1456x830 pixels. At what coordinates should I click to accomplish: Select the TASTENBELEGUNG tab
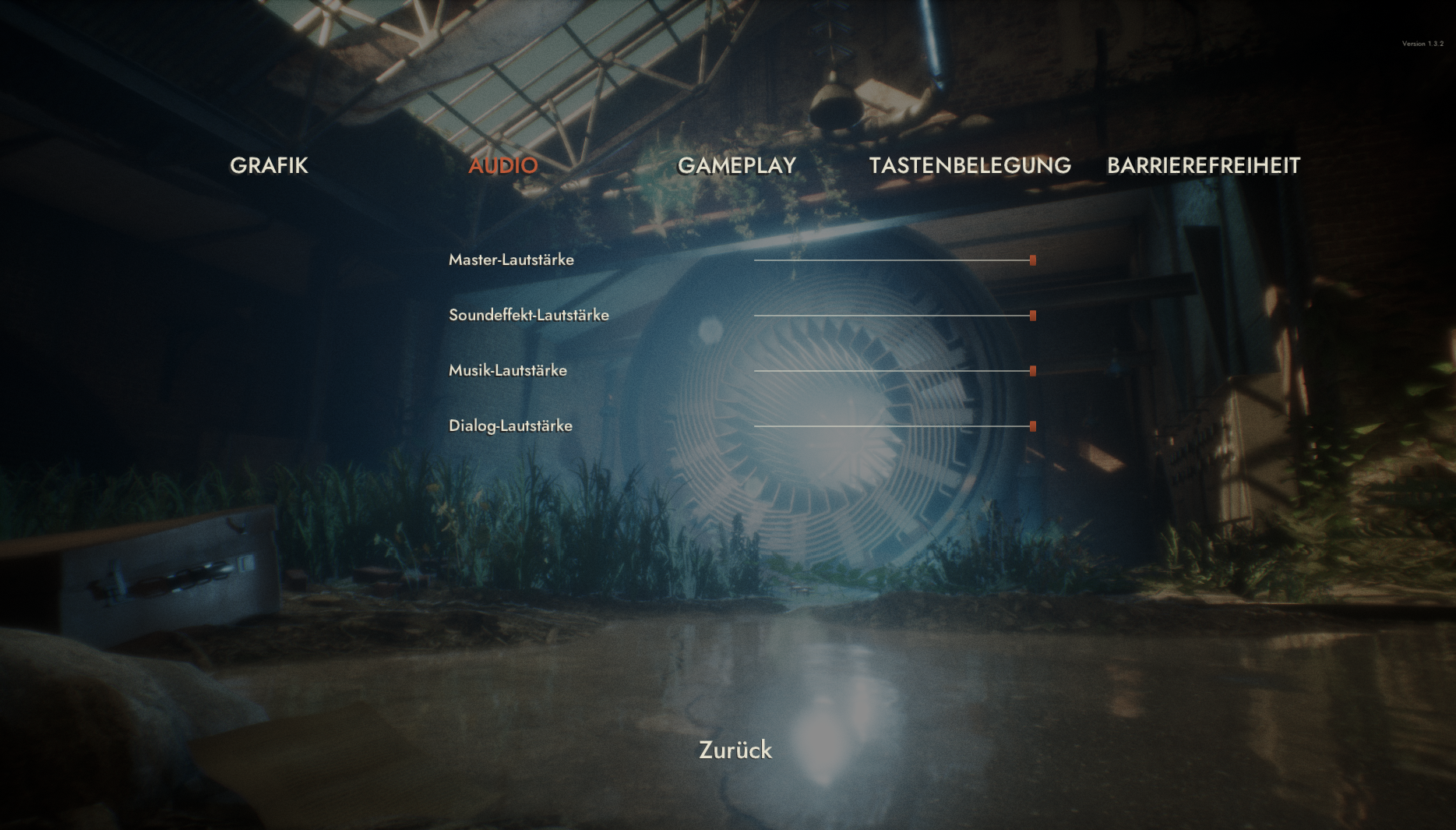pos(971,165)
